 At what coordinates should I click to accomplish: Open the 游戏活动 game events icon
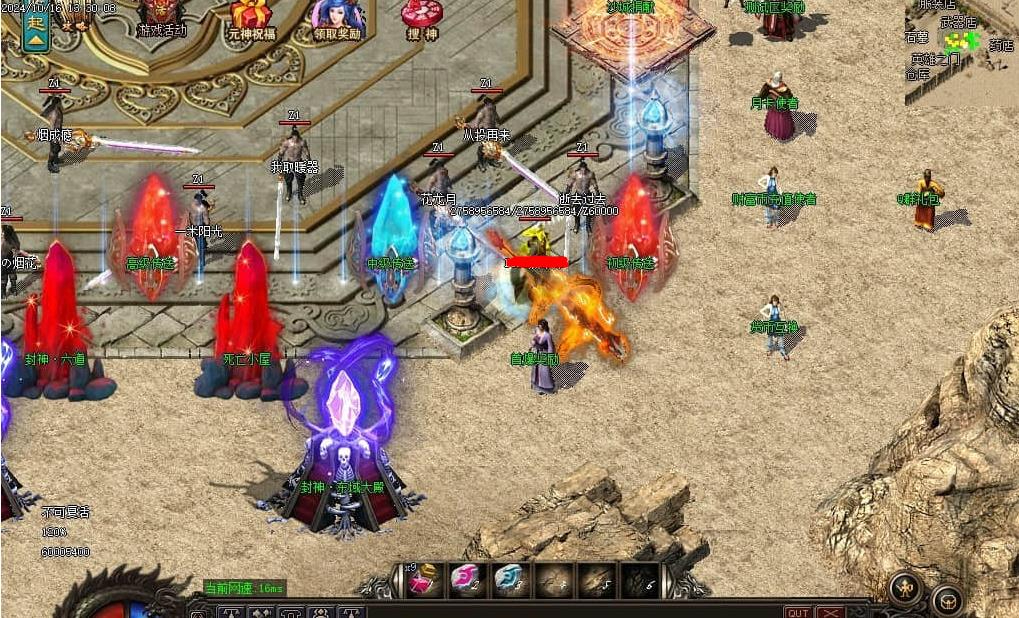(161, 17)
